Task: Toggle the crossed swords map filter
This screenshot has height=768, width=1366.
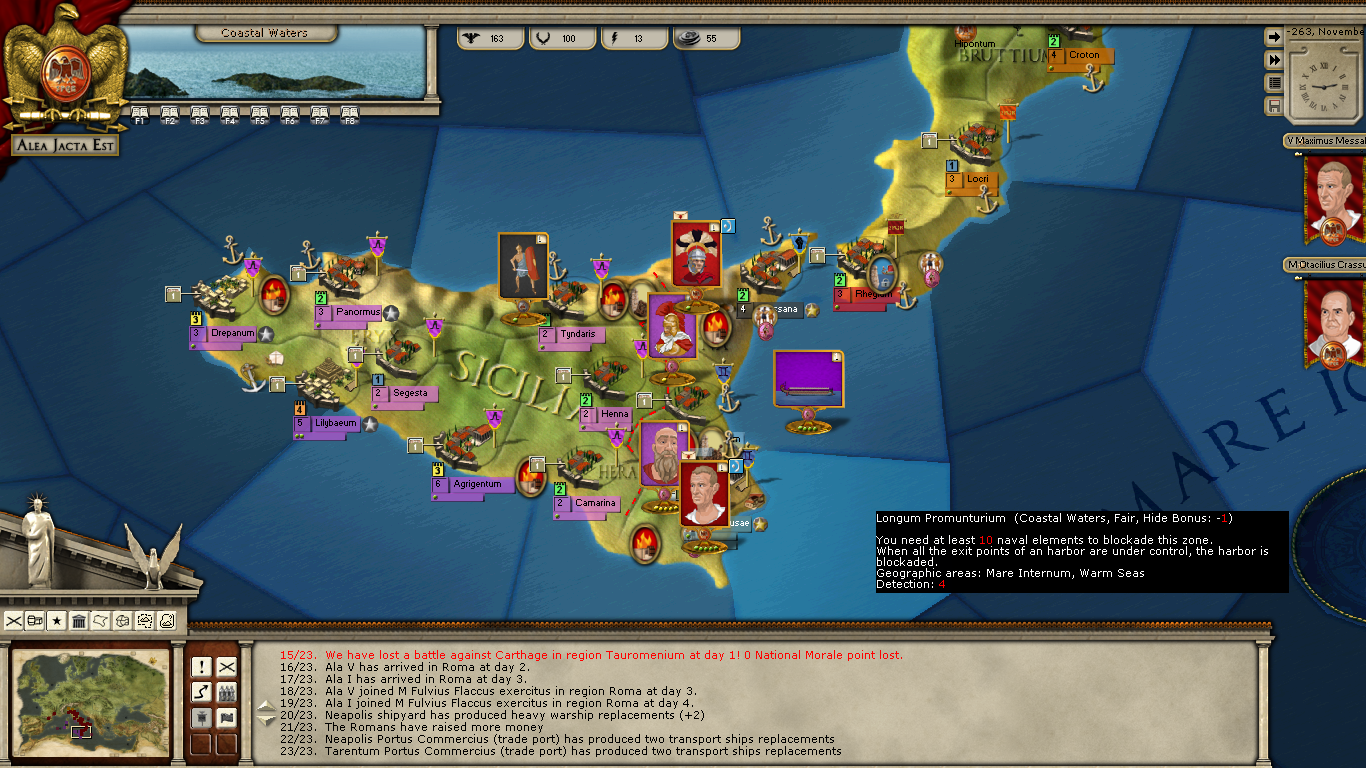Action: point(14,621)
